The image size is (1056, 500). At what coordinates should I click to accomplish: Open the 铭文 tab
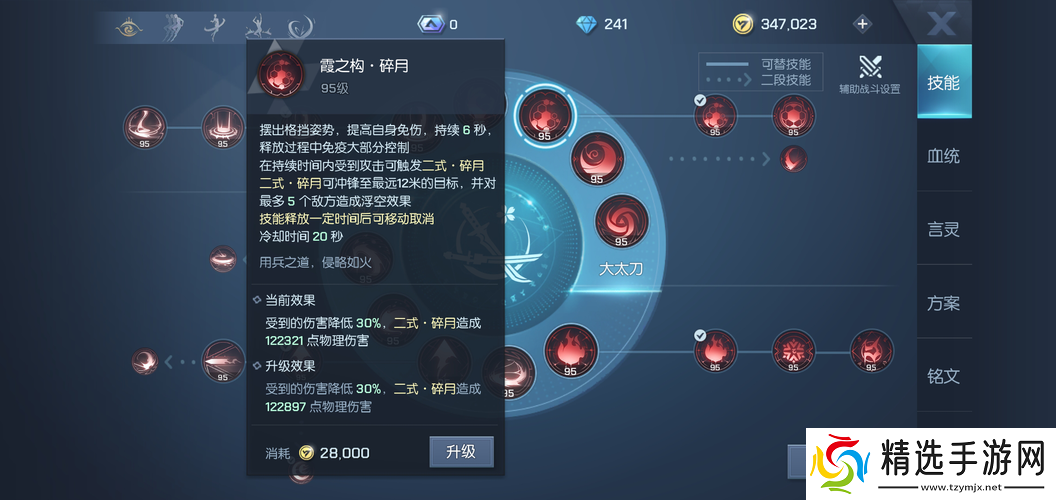click(942, 376)
